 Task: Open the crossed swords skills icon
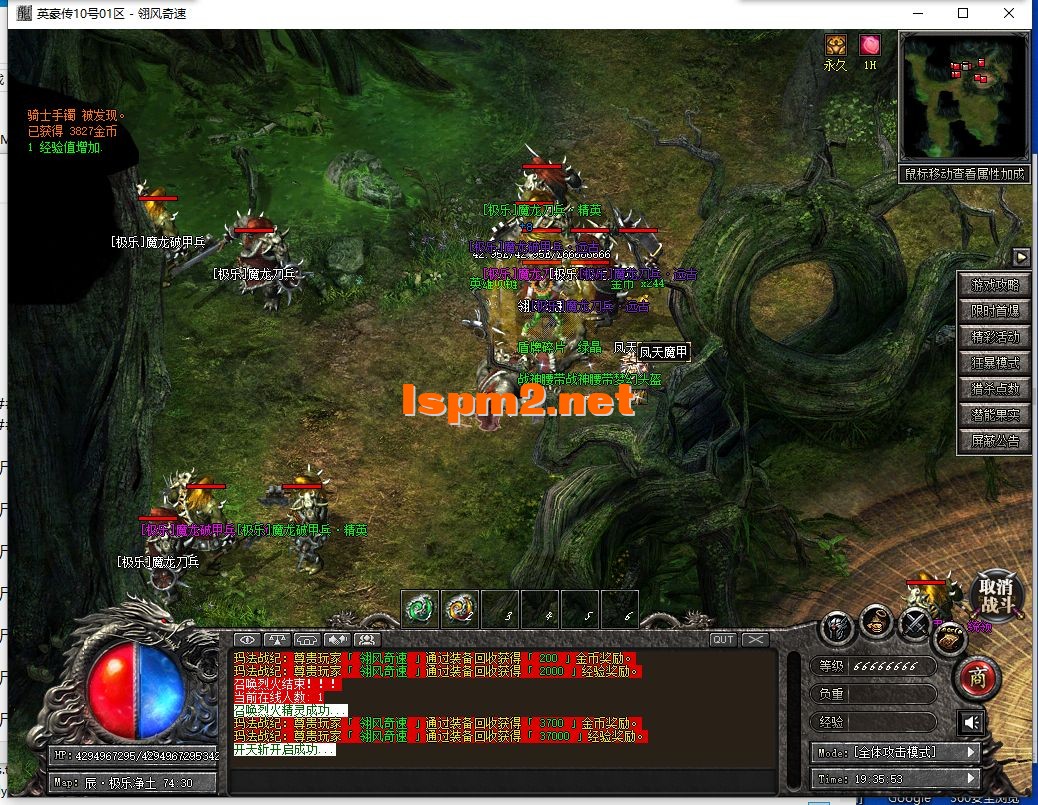[x=913, y=624]
